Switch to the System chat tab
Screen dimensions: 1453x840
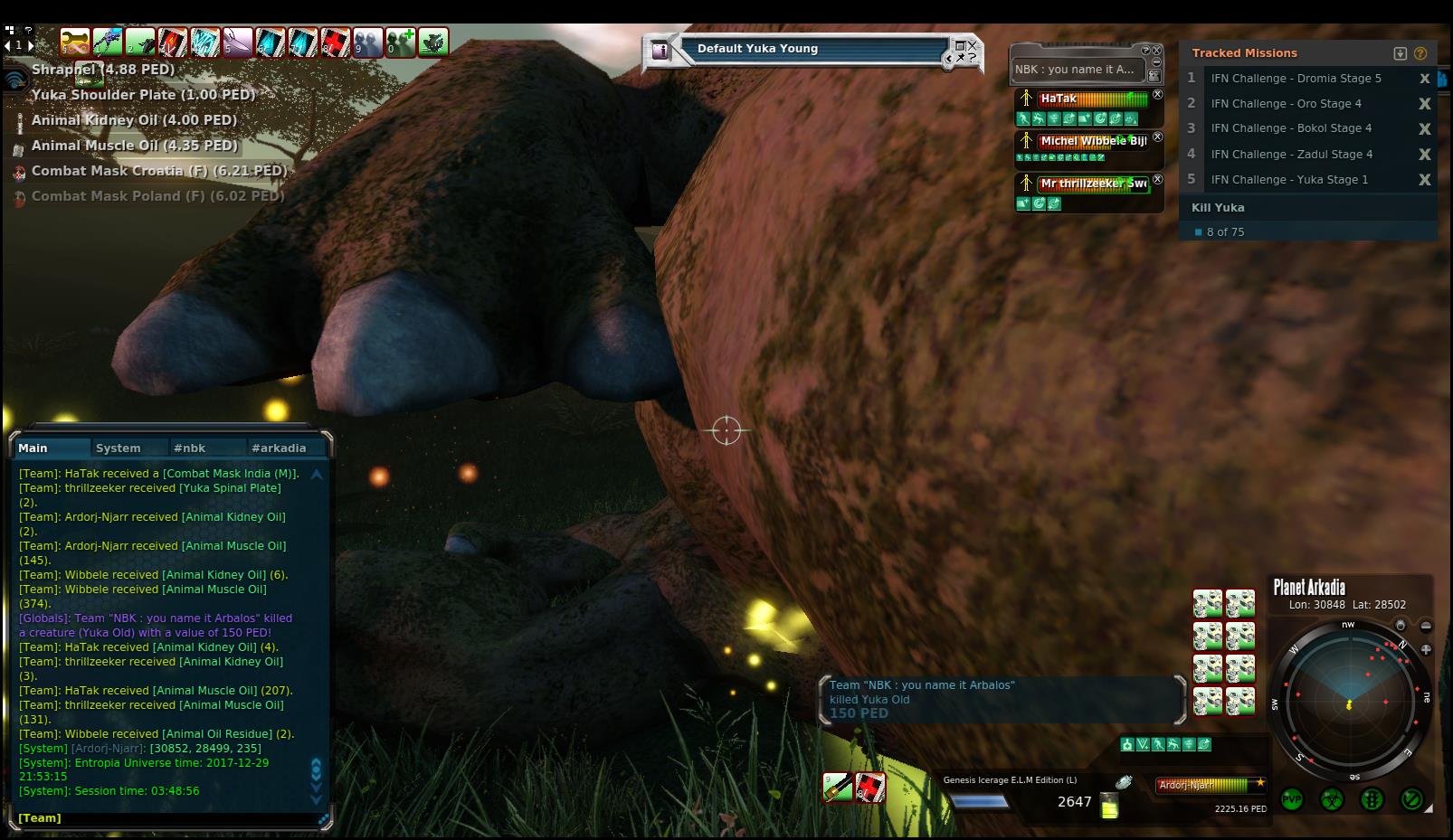(119, 448)
